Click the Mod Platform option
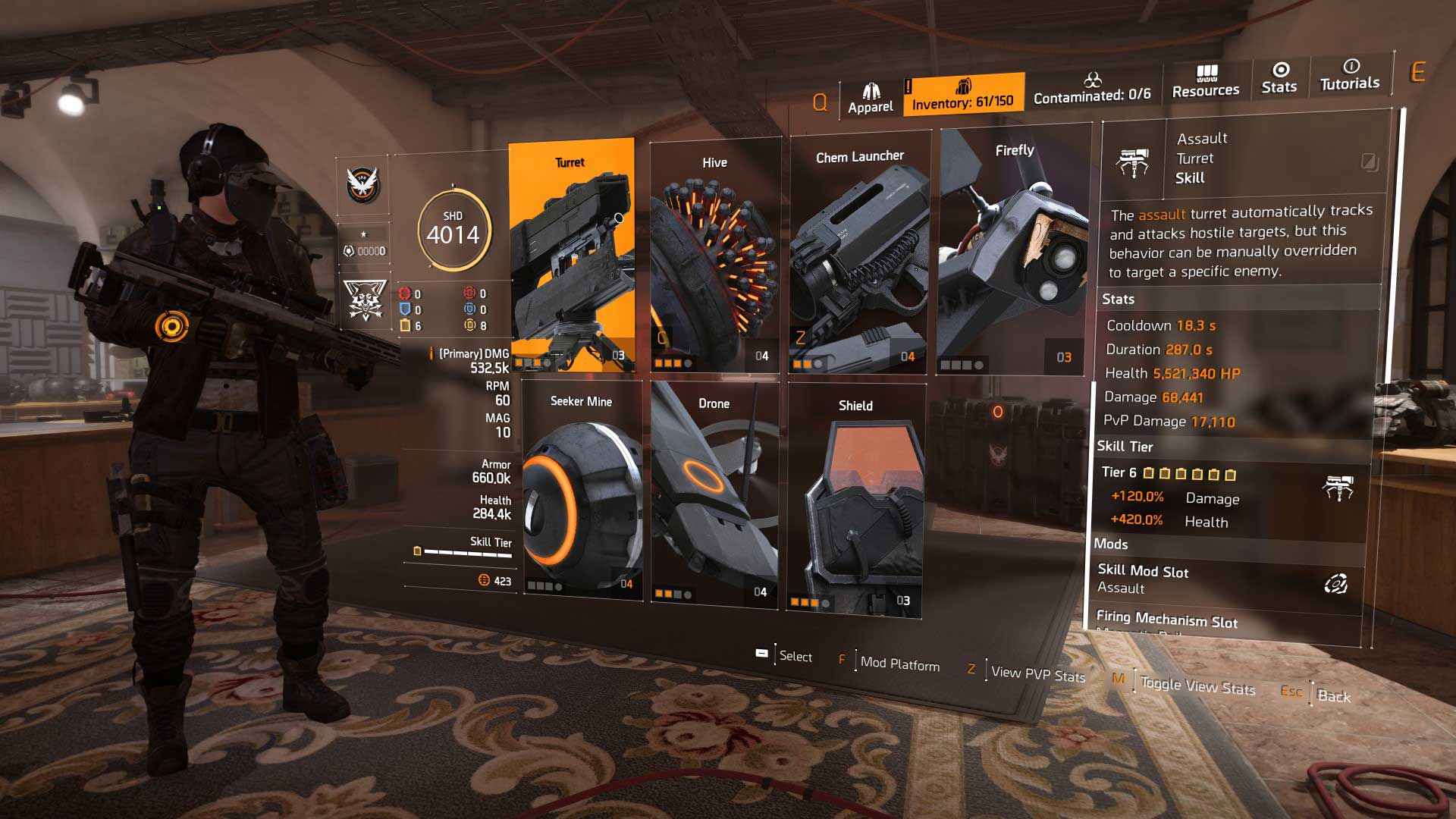 899,664
